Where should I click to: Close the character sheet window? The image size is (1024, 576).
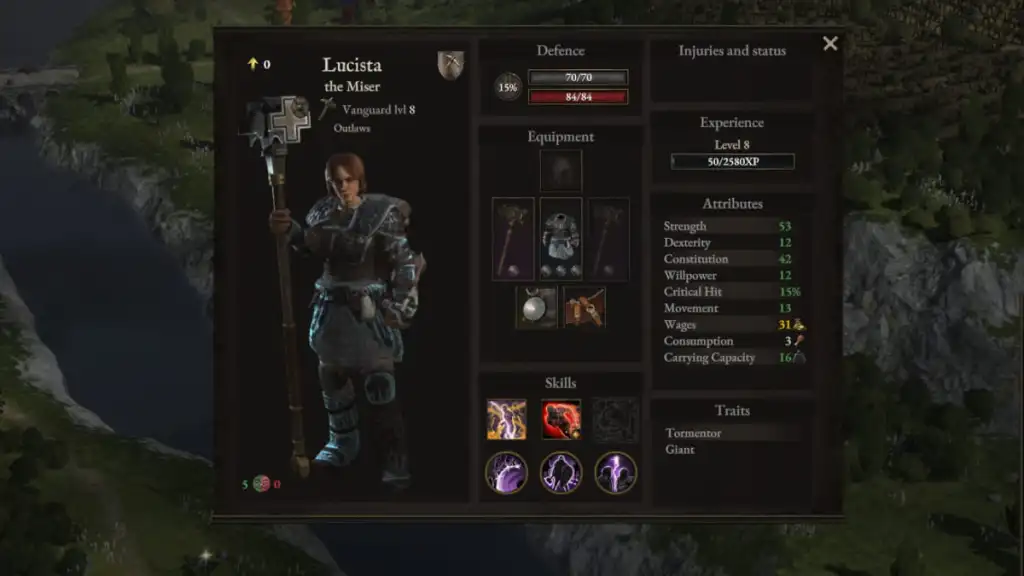click(x=830, y=44)
